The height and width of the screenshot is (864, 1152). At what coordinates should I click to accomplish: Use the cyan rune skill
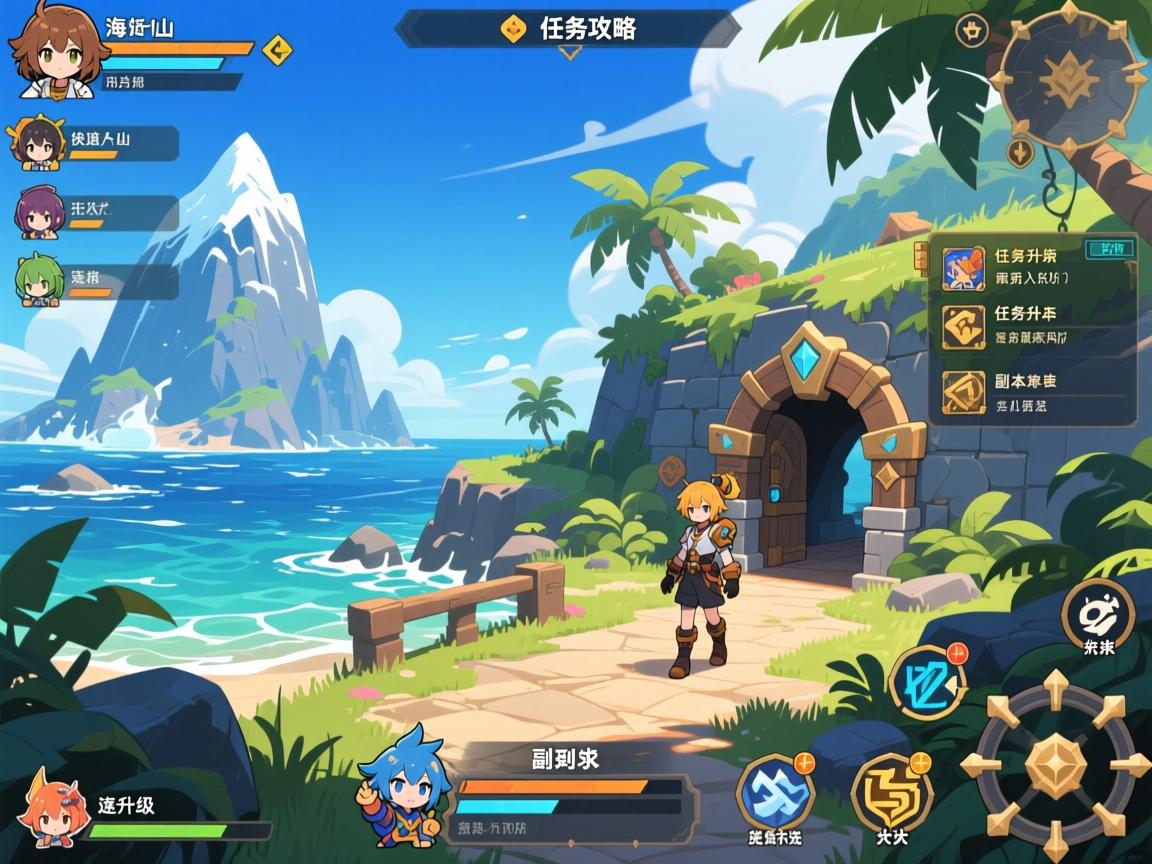click(x=928, y=684)
